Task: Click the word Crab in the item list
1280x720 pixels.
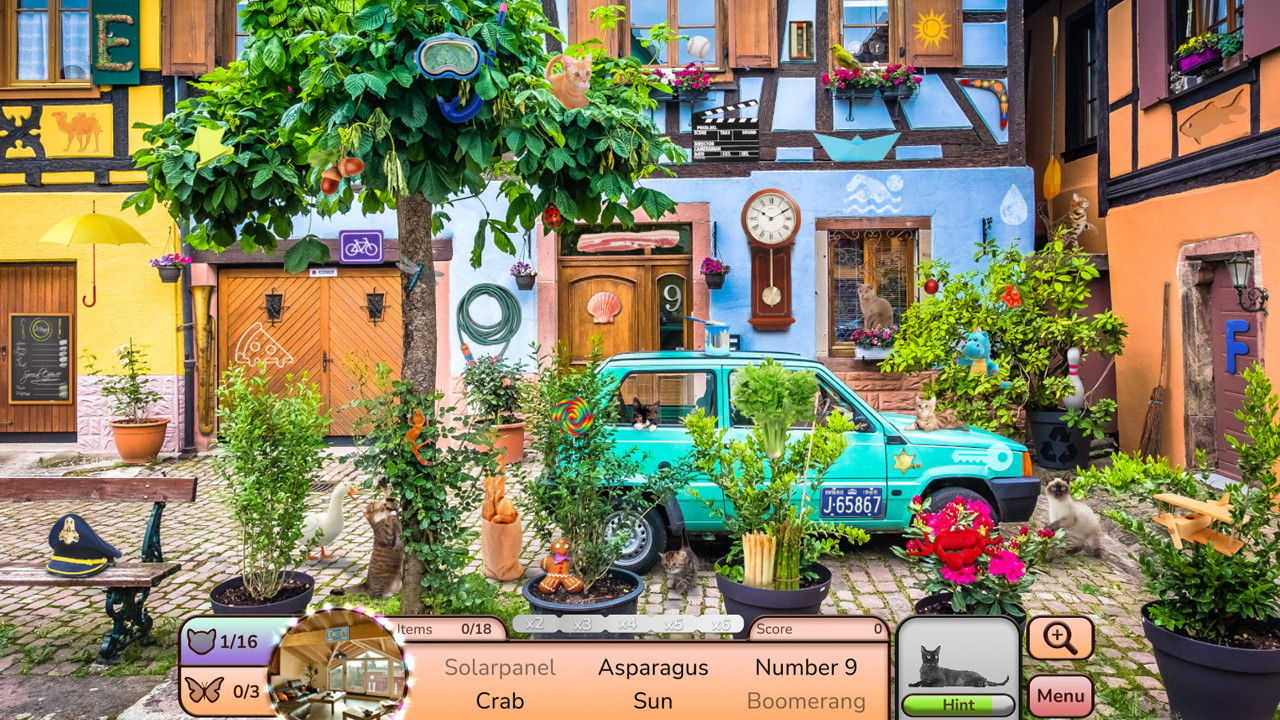Action: (x=503, y=701)
